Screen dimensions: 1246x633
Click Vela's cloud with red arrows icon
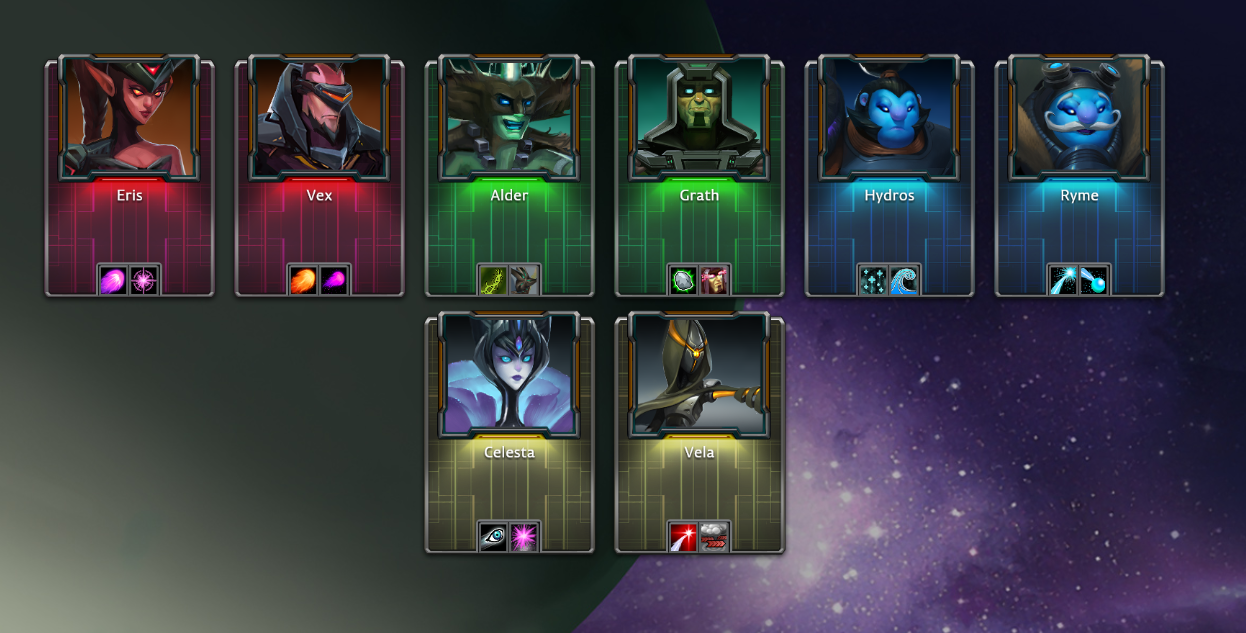point(715,538)
